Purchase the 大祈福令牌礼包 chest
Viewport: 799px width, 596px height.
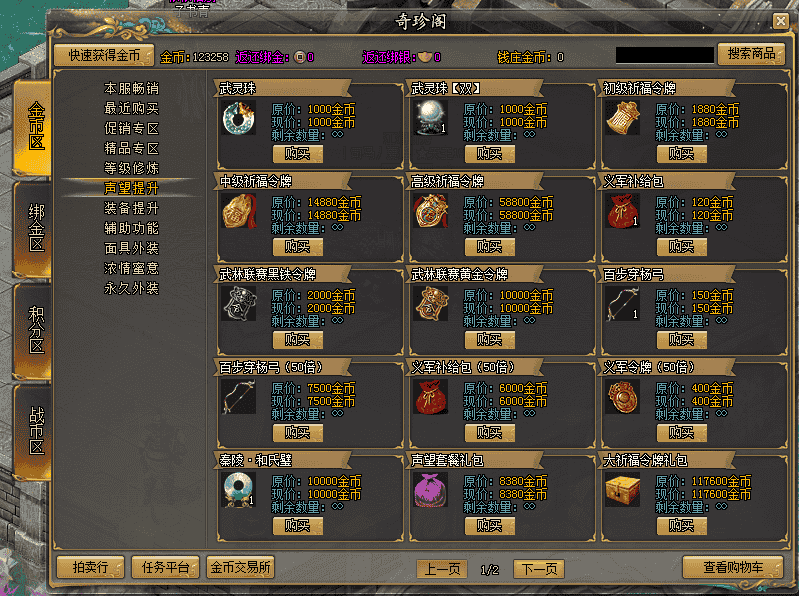pos(681,526)
